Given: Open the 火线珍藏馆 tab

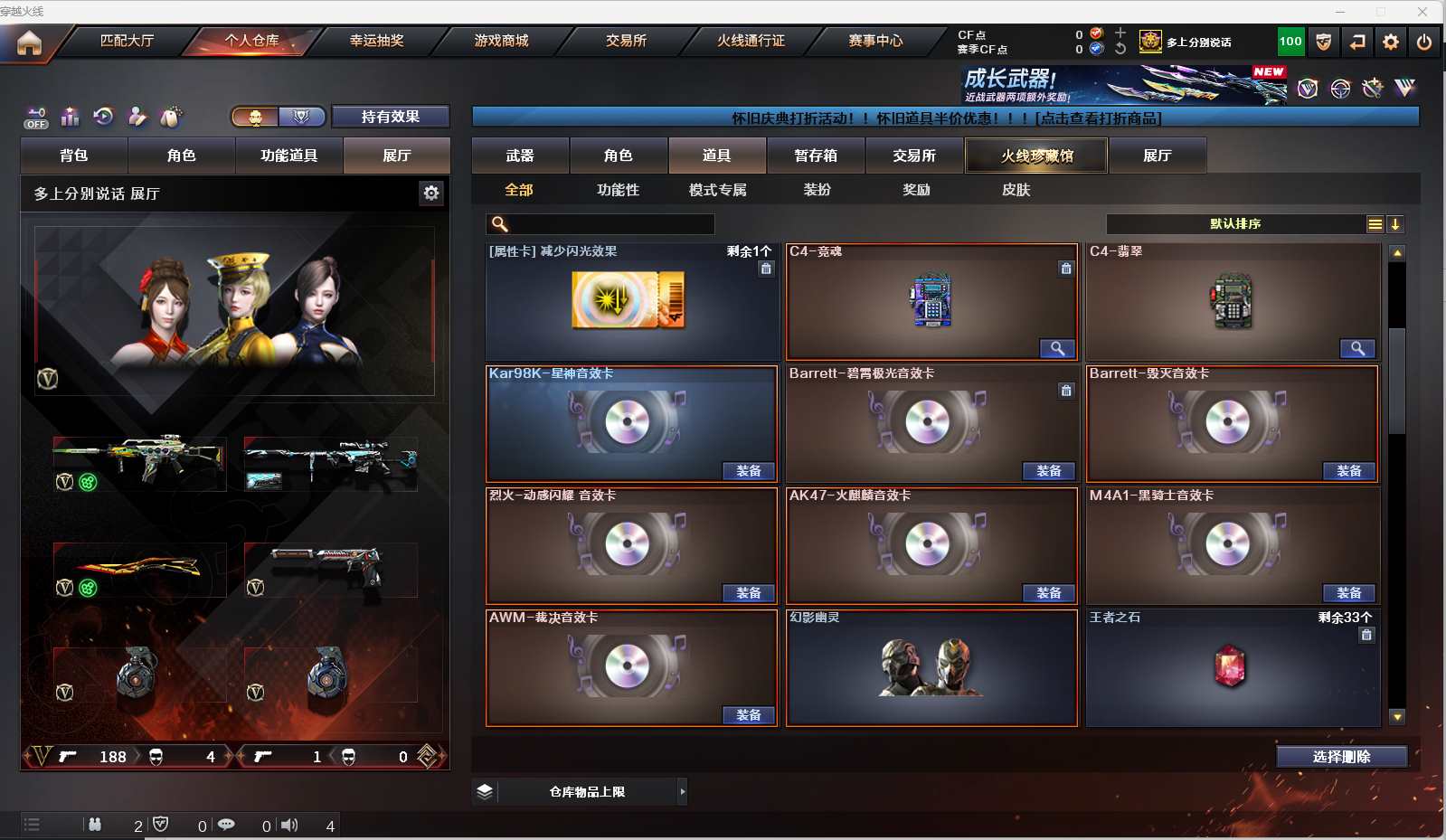Looking at the screenshot, I should pyautogui.click(x=1036, y=156).
